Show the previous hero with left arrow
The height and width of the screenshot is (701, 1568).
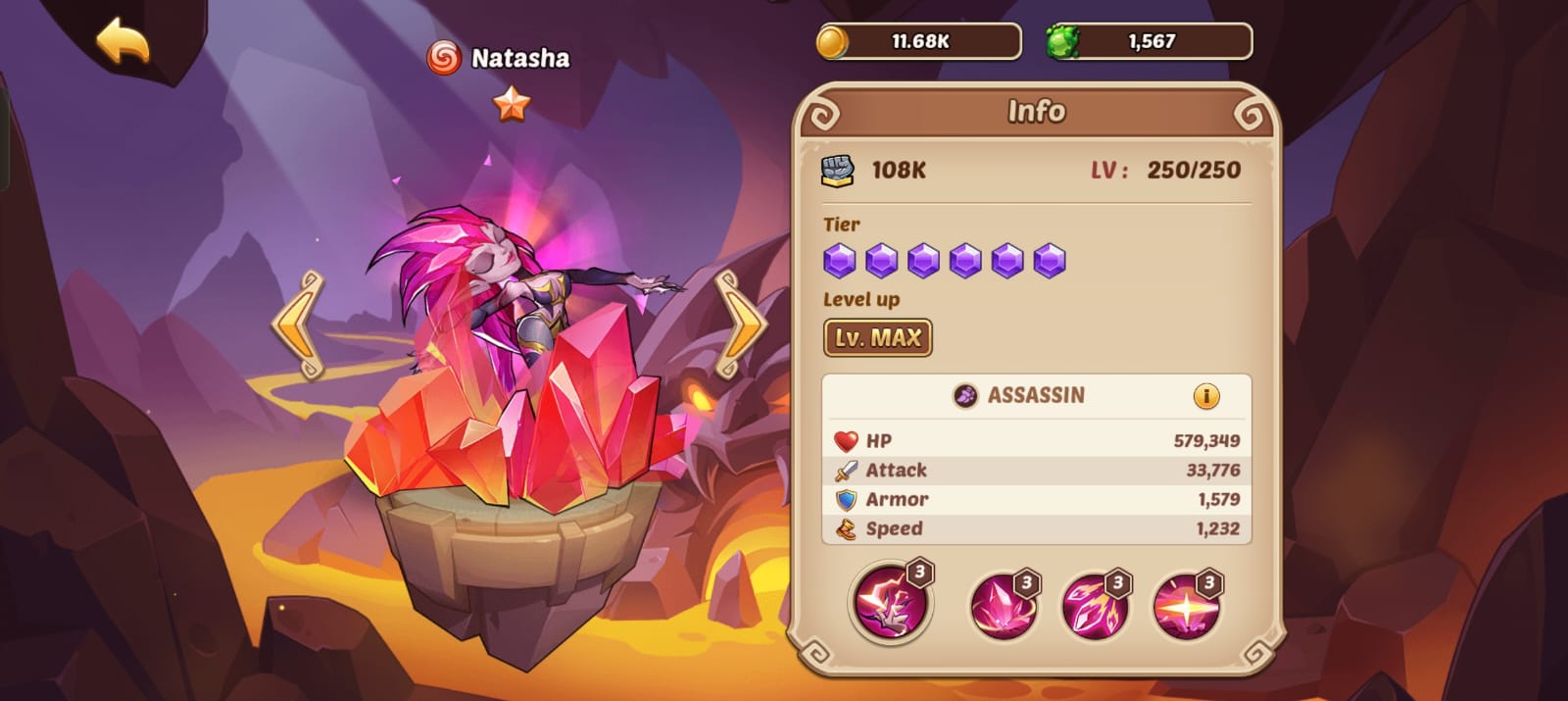pos(298,325)
